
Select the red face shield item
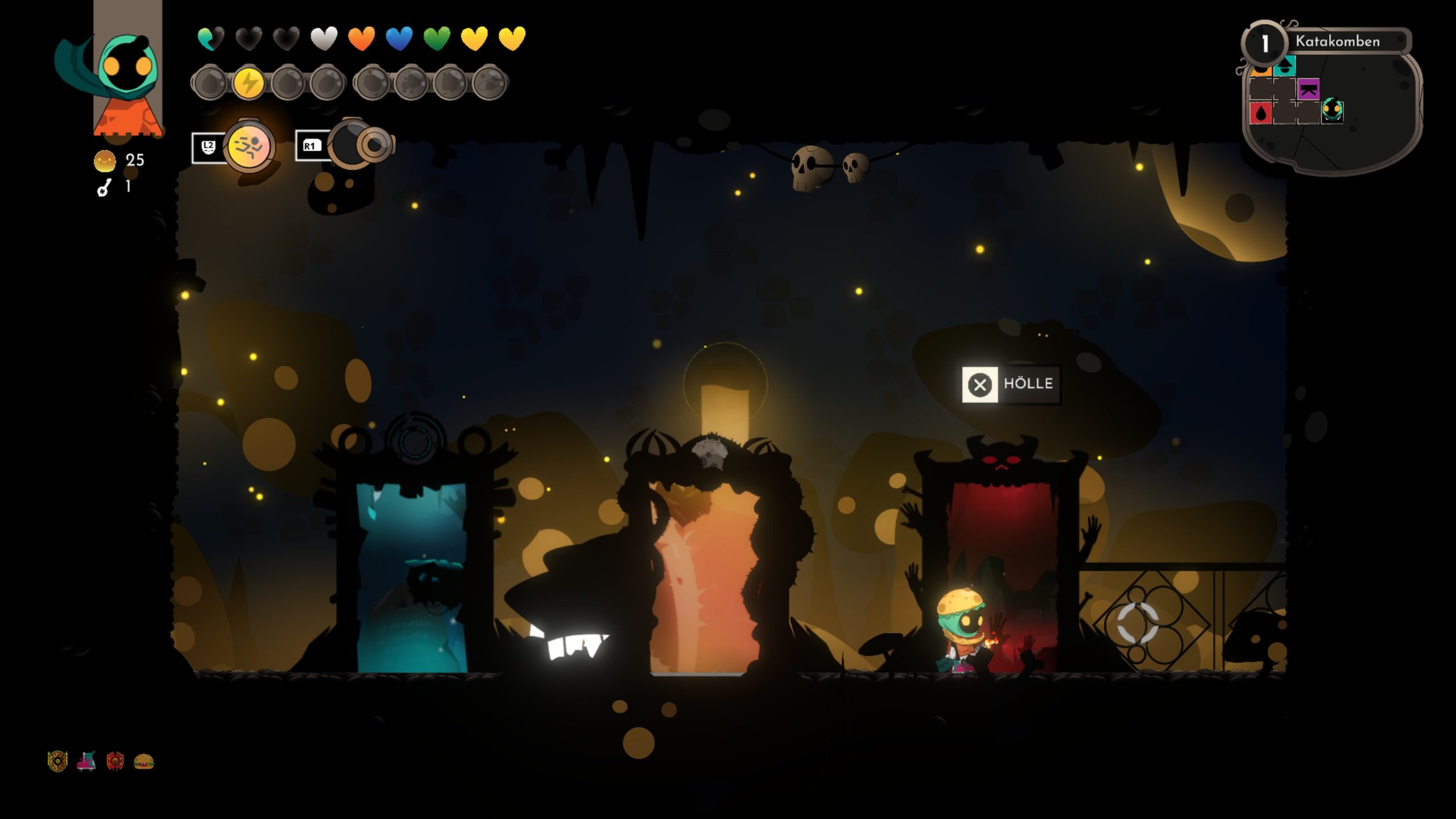tap(115, 761)
